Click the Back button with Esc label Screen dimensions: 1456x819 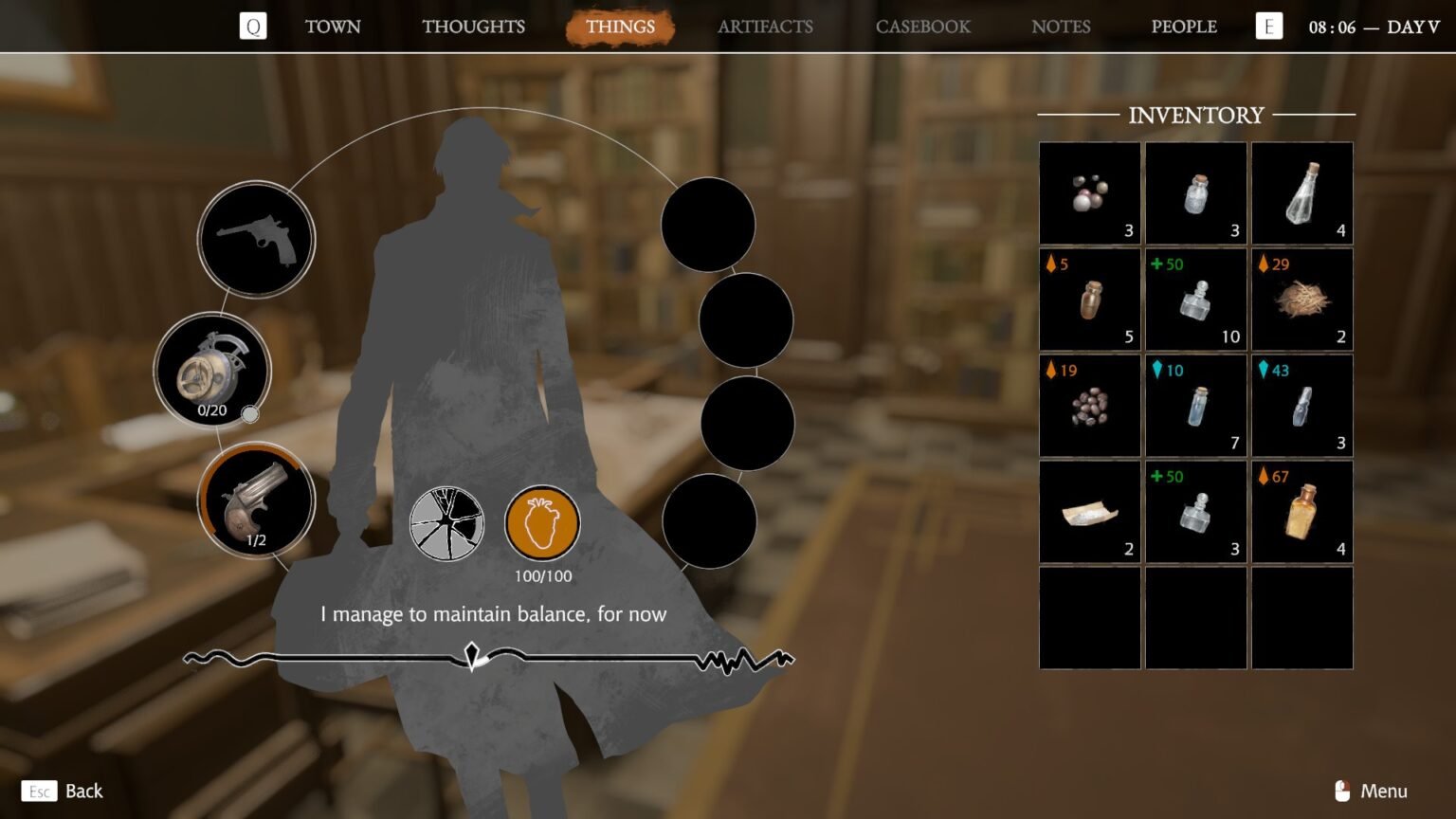point(62,791)
